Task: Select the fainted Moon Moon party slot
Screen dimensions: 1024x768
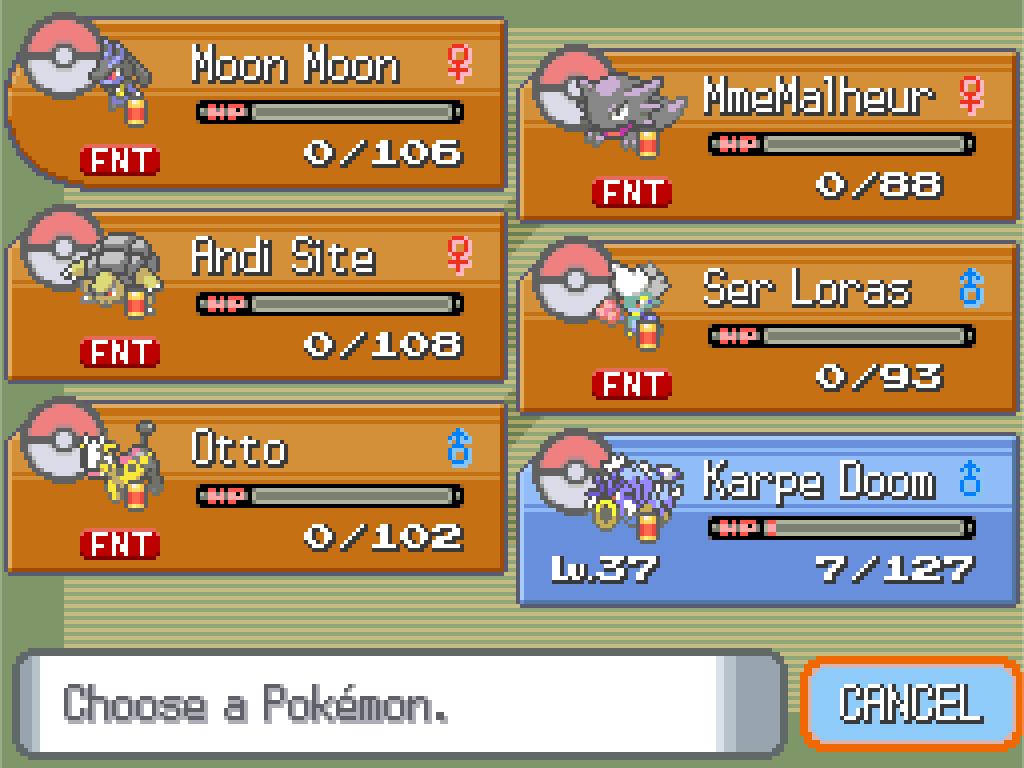Action: tap(258, 103)
